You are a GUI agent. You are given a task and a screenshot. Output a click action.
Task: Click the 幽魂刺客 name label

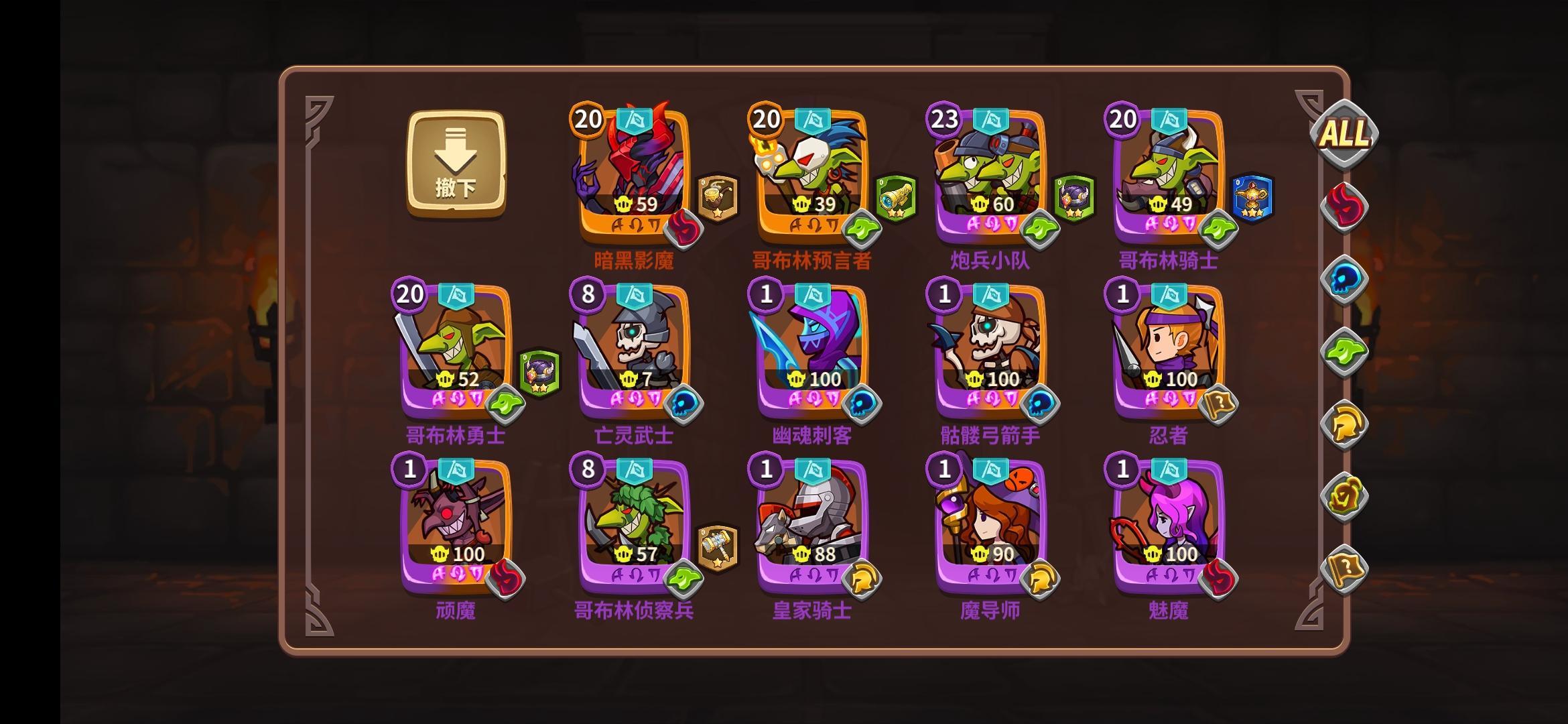coord(812,436)
